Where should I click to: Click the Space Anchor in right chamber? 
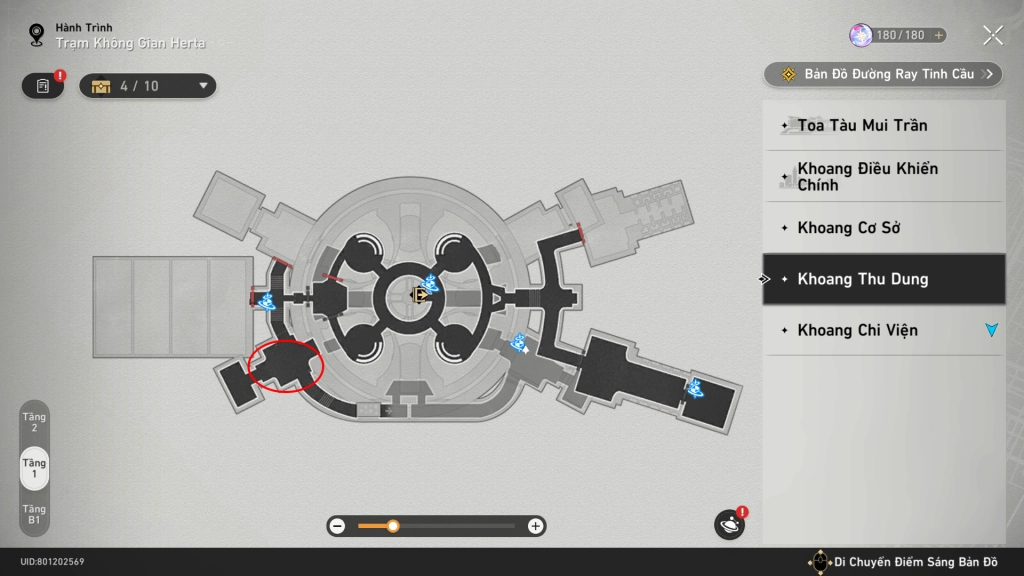pyautogui.click(x=694, y=387)
